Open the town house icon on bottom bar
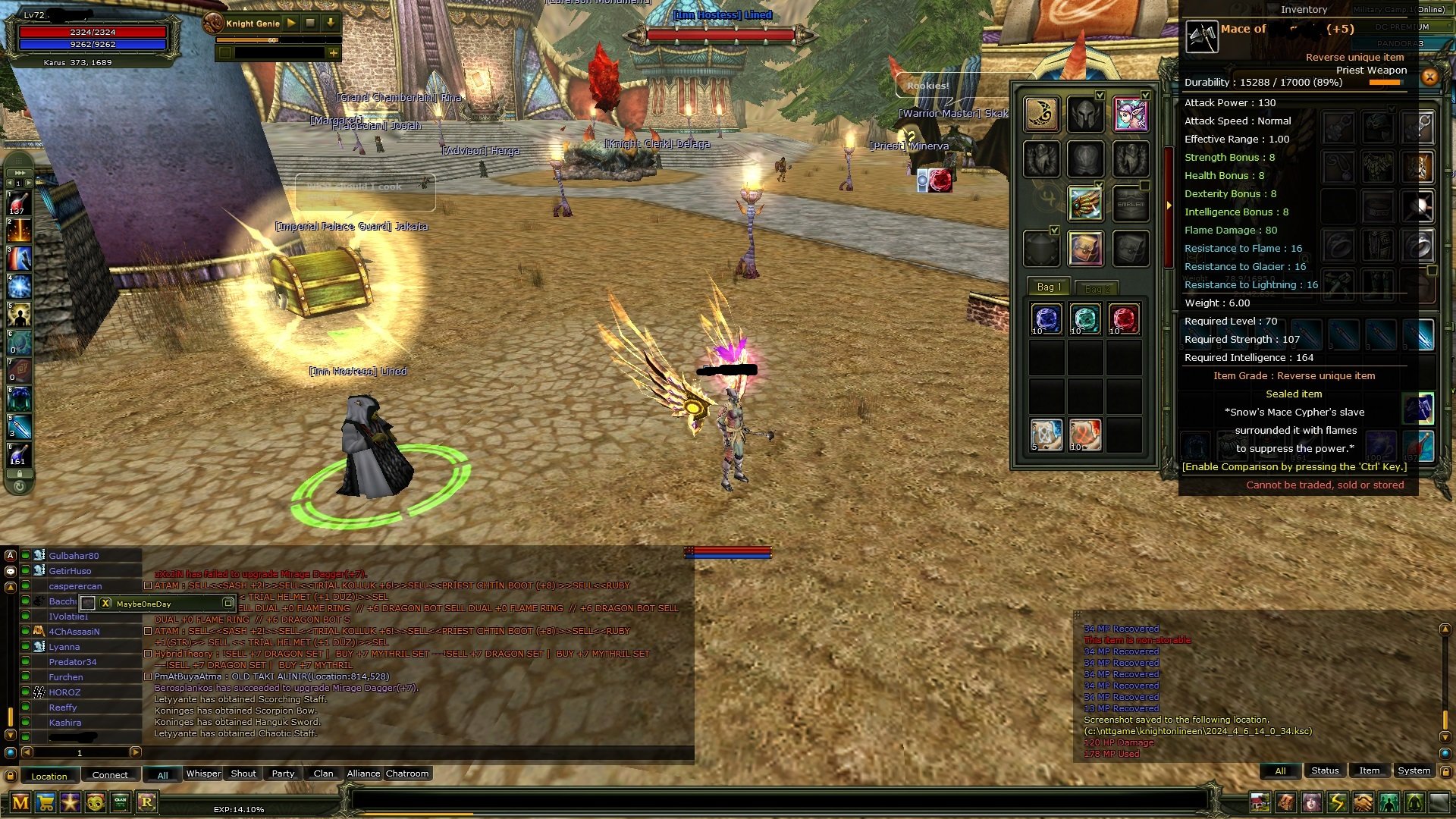Image resolution: width=1456 pixels, height=819 pixels. pos(1260,801)
